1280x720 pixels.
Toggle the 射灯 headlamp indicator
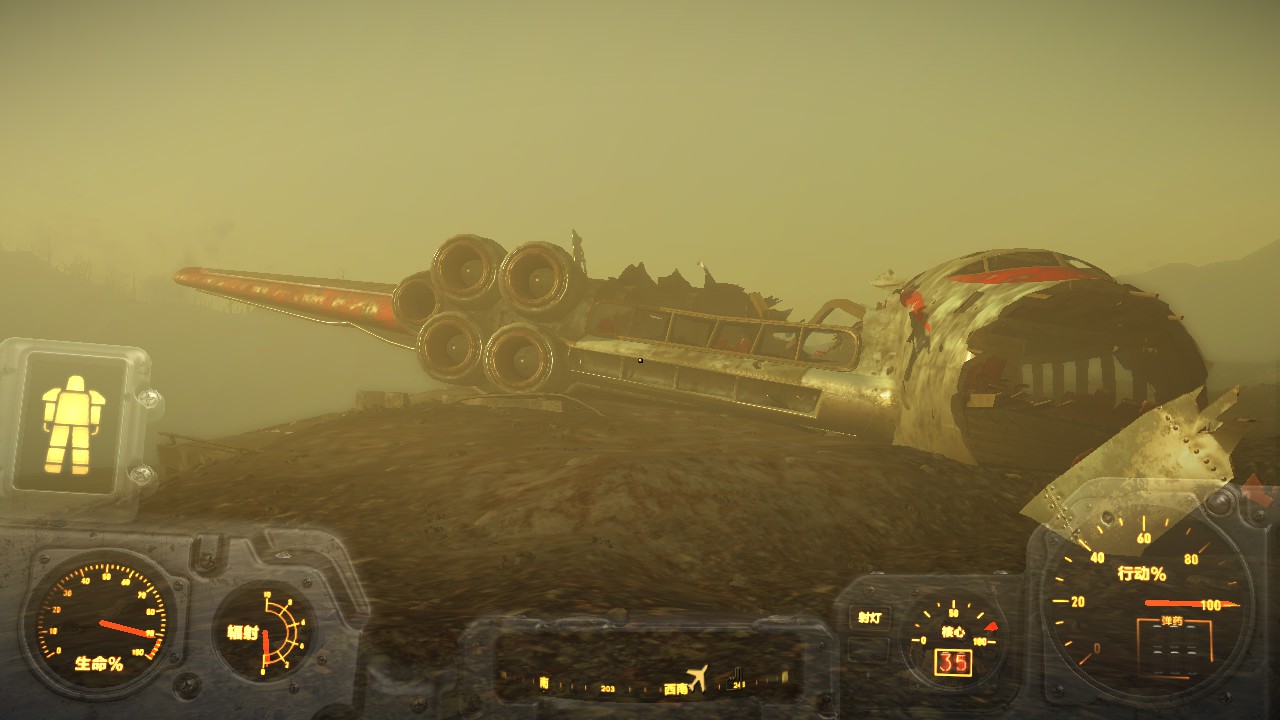(870, 618)
